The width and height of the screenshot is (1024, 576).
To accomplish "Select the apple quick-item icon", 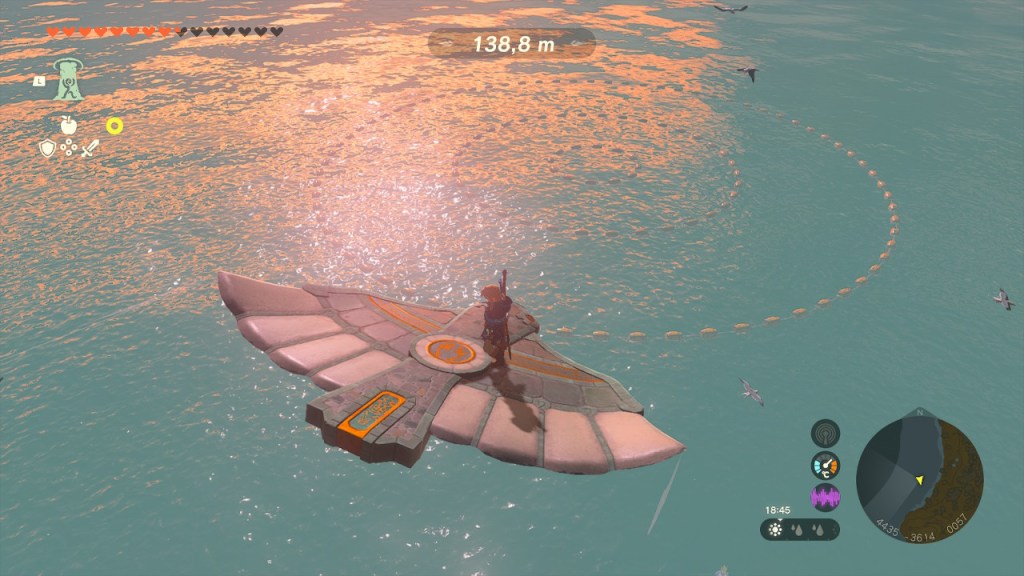I will 69,126.
